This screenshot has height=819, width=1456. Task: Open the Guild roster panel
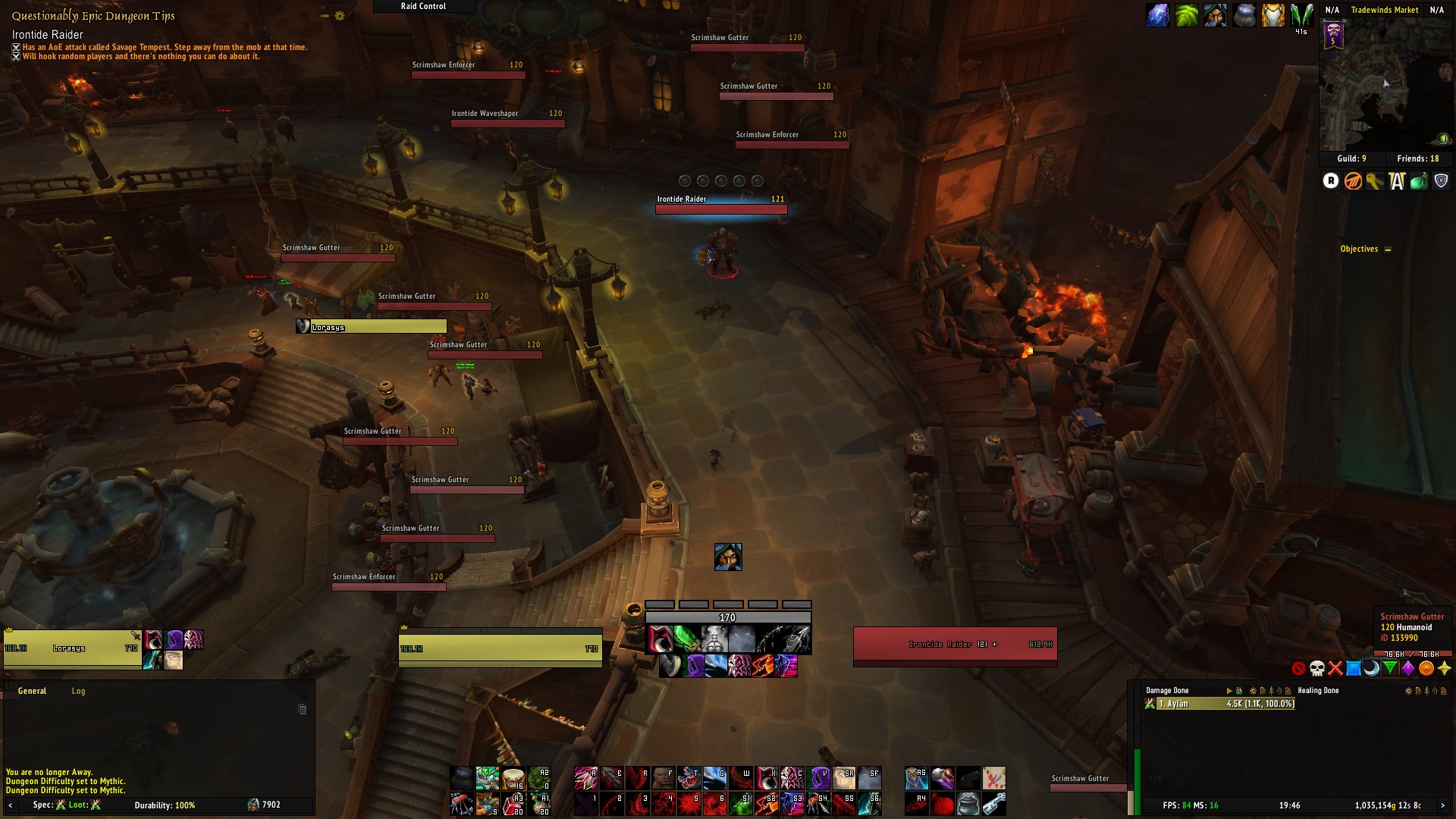(1351, 158)
